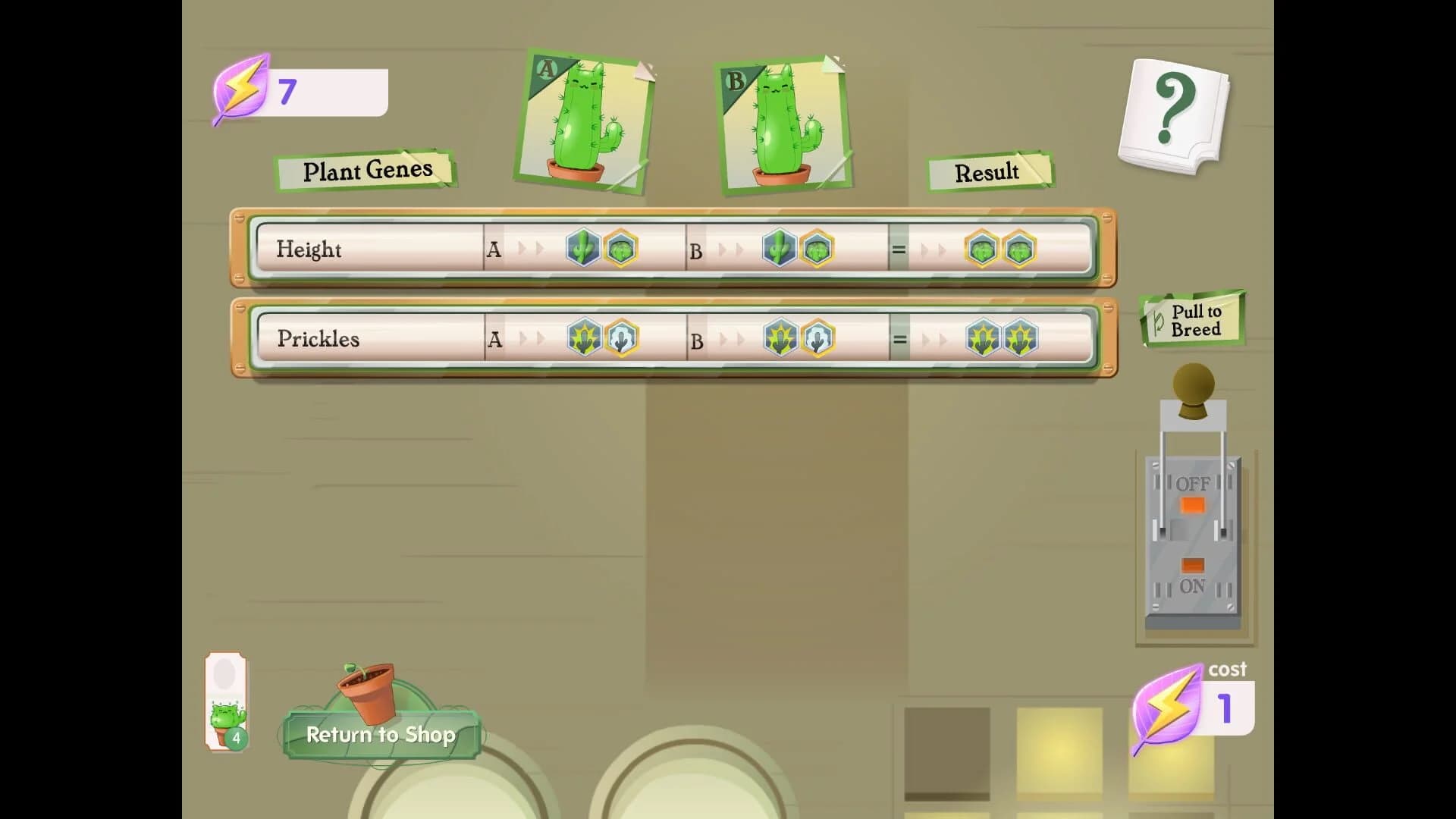Select the Plant Genes label
Viewport: 1456px width, 819px height.
(366, 171)
